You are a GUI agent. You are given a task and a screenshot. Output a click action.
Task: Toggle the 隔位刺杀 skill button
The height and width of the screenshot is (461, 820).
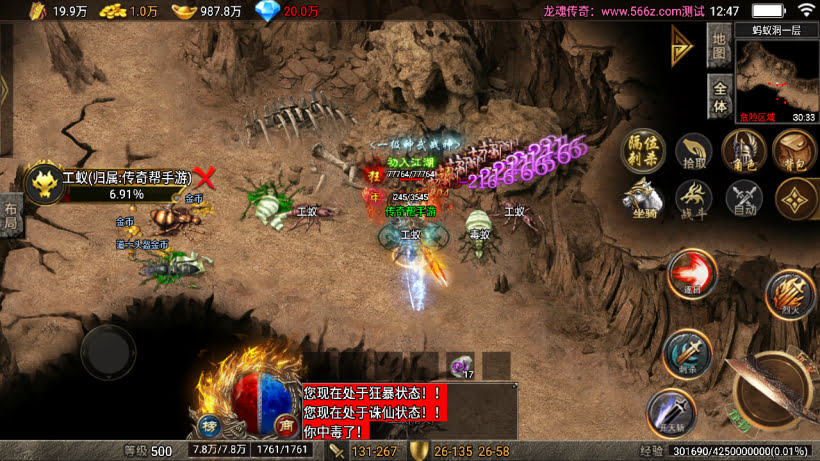point(643,152)
